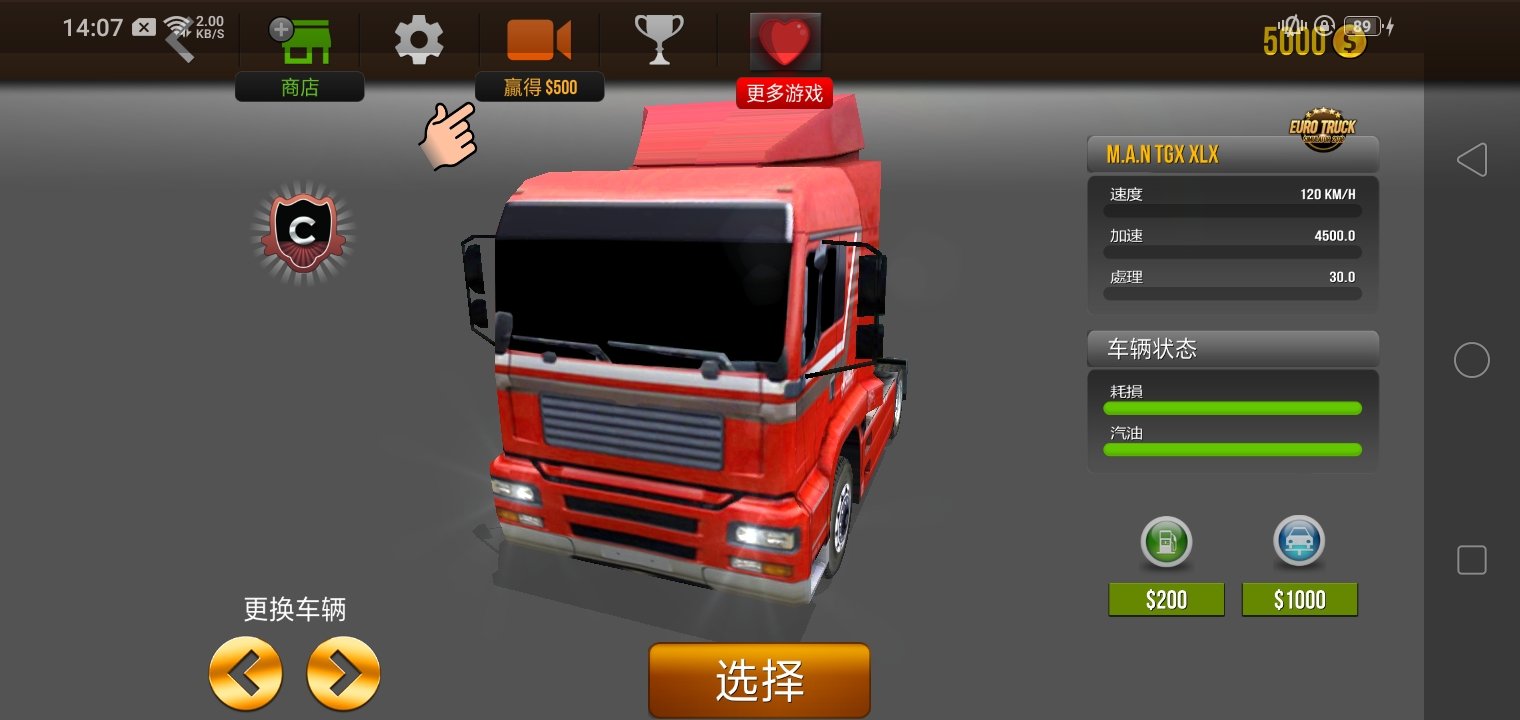
Task: Click the Euro Truck Simulator logo badge
Action: [x=1324, y=125]
